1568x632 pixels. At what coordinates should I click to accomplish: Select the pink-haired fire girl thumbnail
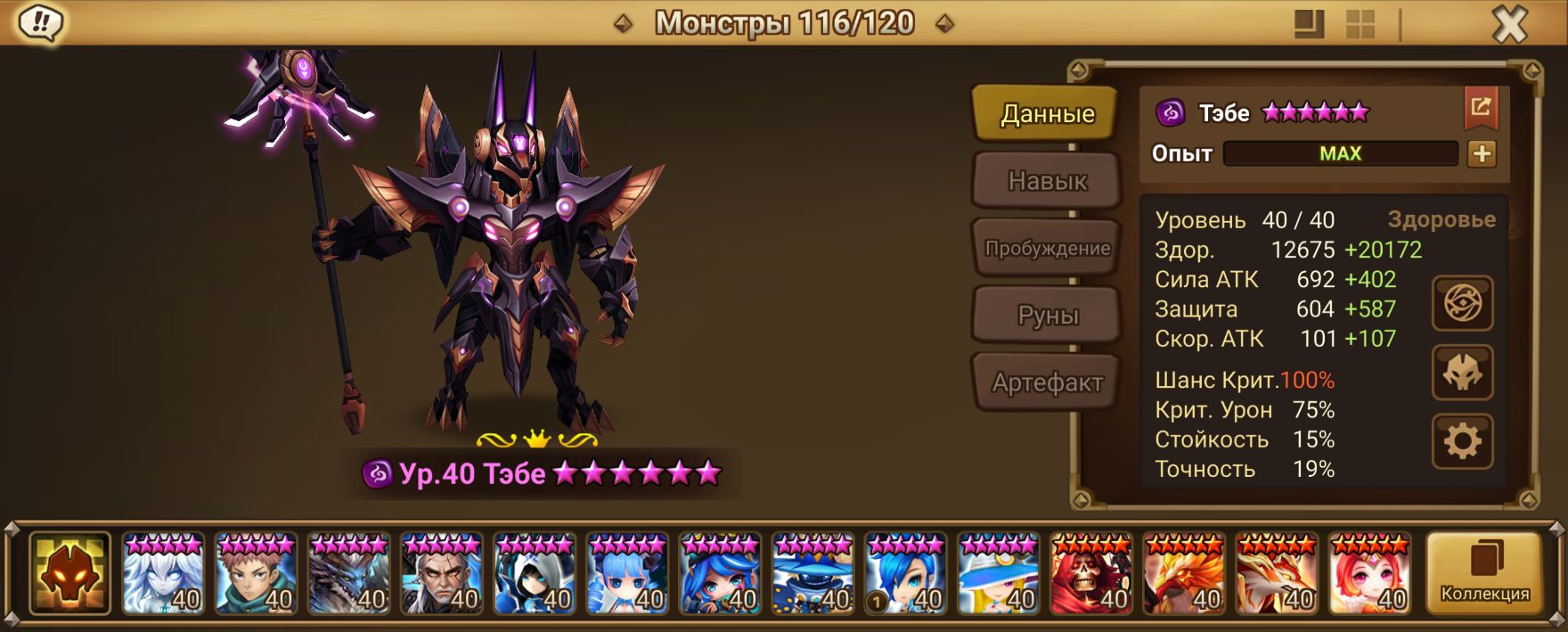tap(1369, 573)
